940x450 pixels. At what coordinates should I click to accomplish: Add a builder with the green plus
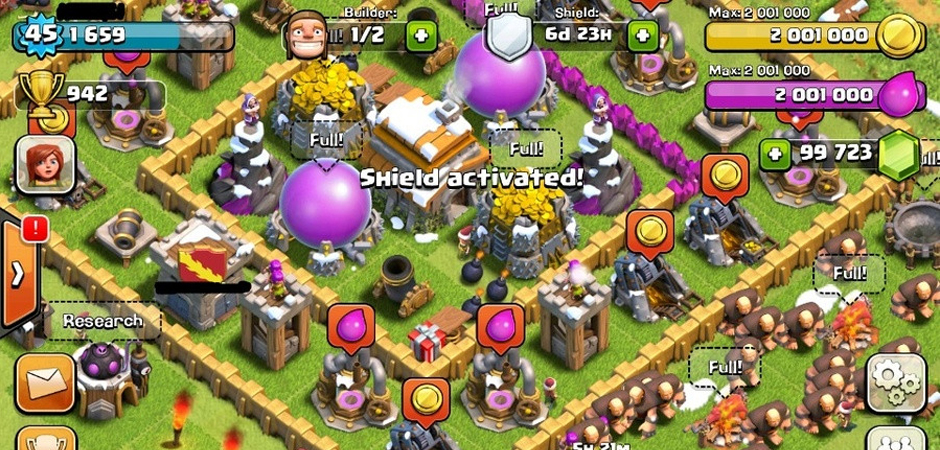[420, 35]
